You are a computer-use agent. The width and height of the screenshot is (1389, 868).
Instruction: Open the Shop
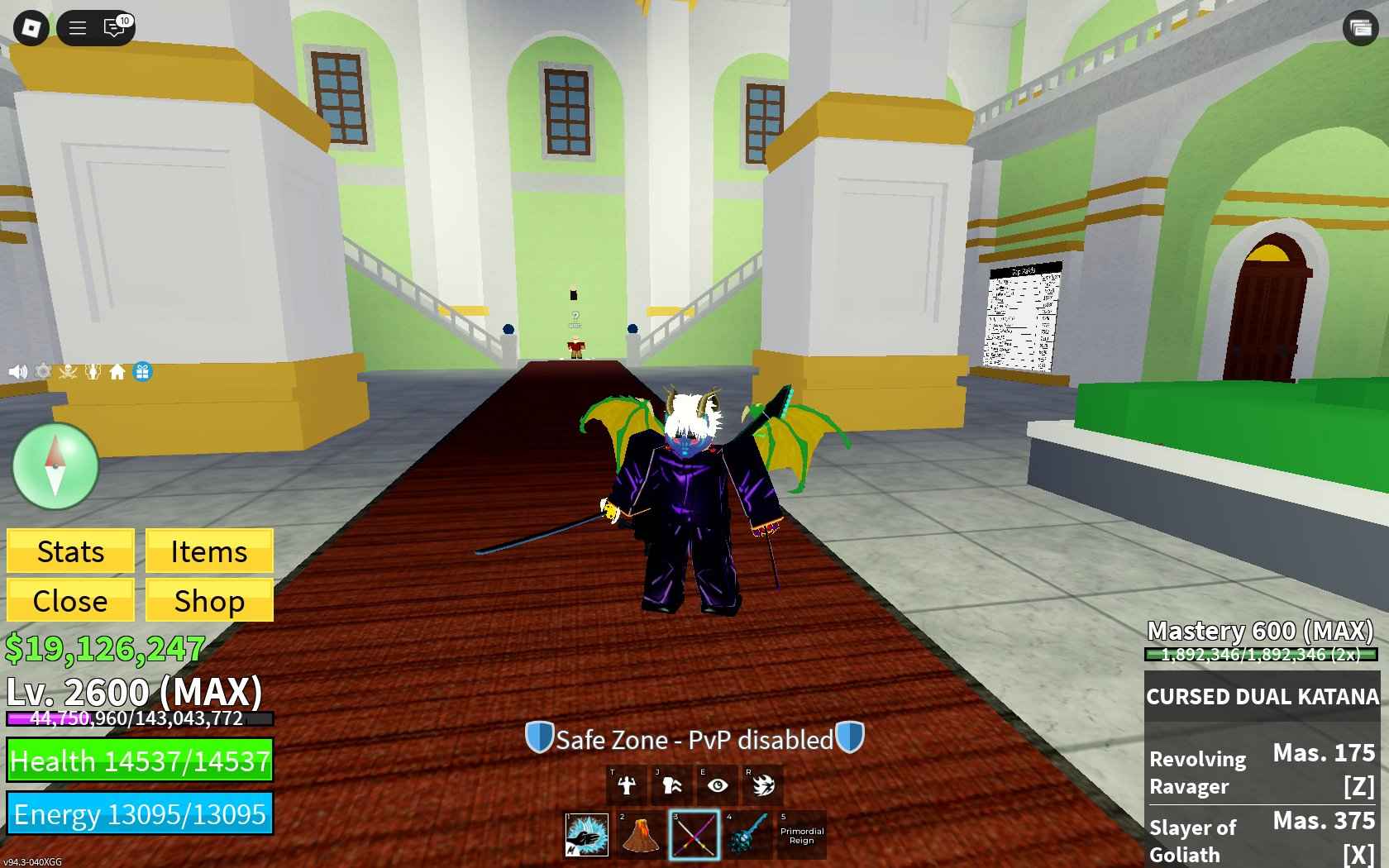click(x=208, y=601)
